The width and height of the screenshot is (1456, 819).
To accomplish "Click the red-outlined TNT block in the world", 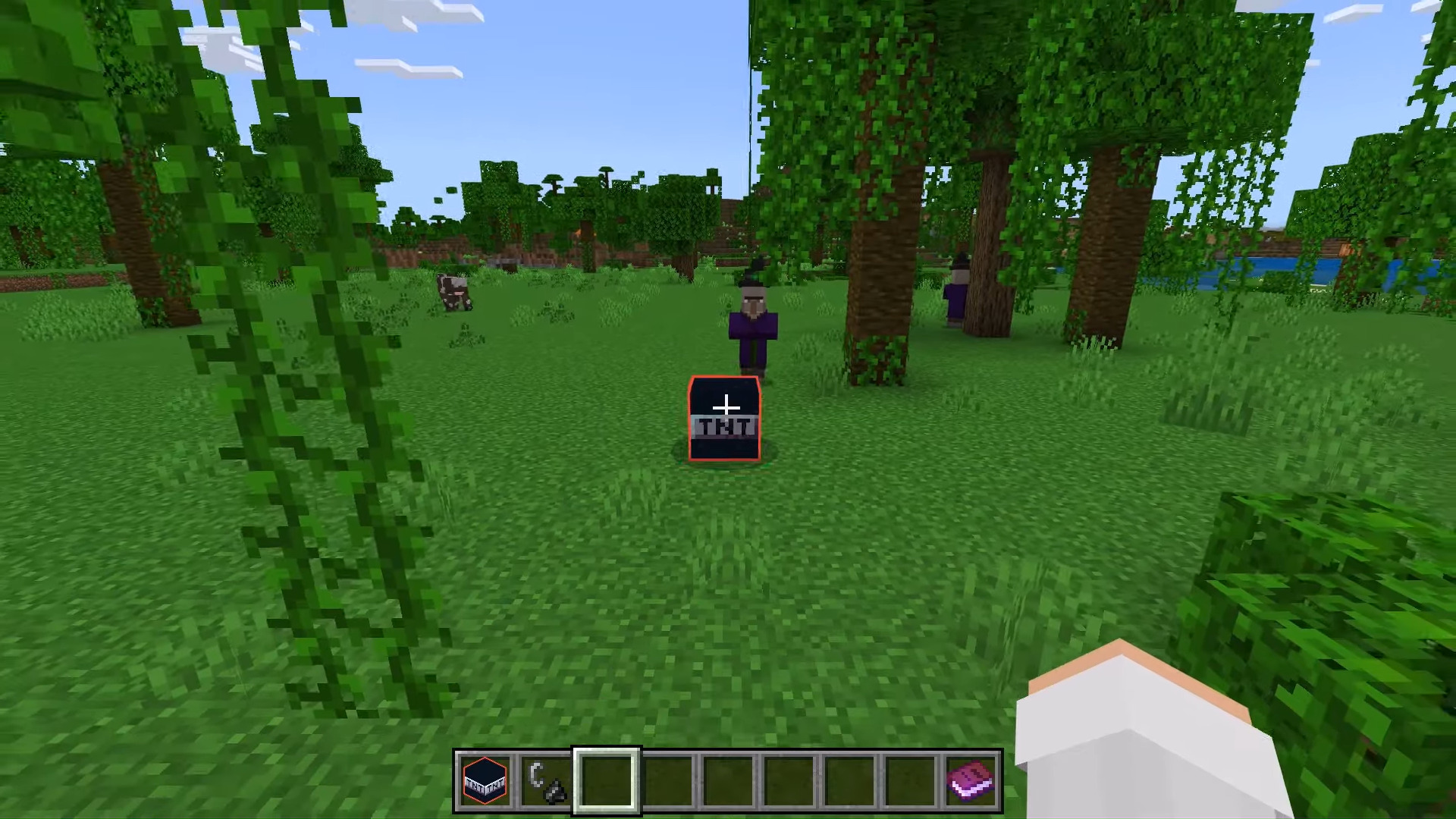I will (x=723, y=417).
